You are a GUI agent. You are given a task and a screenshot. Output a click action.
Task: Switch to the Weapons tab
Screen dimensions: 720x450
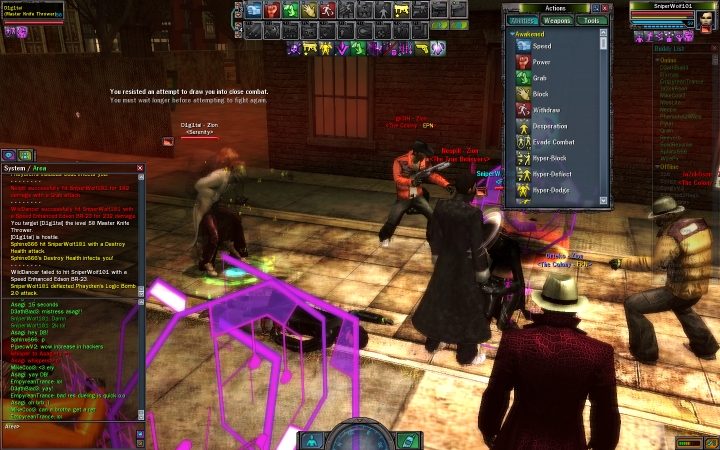tap(557, 20)
